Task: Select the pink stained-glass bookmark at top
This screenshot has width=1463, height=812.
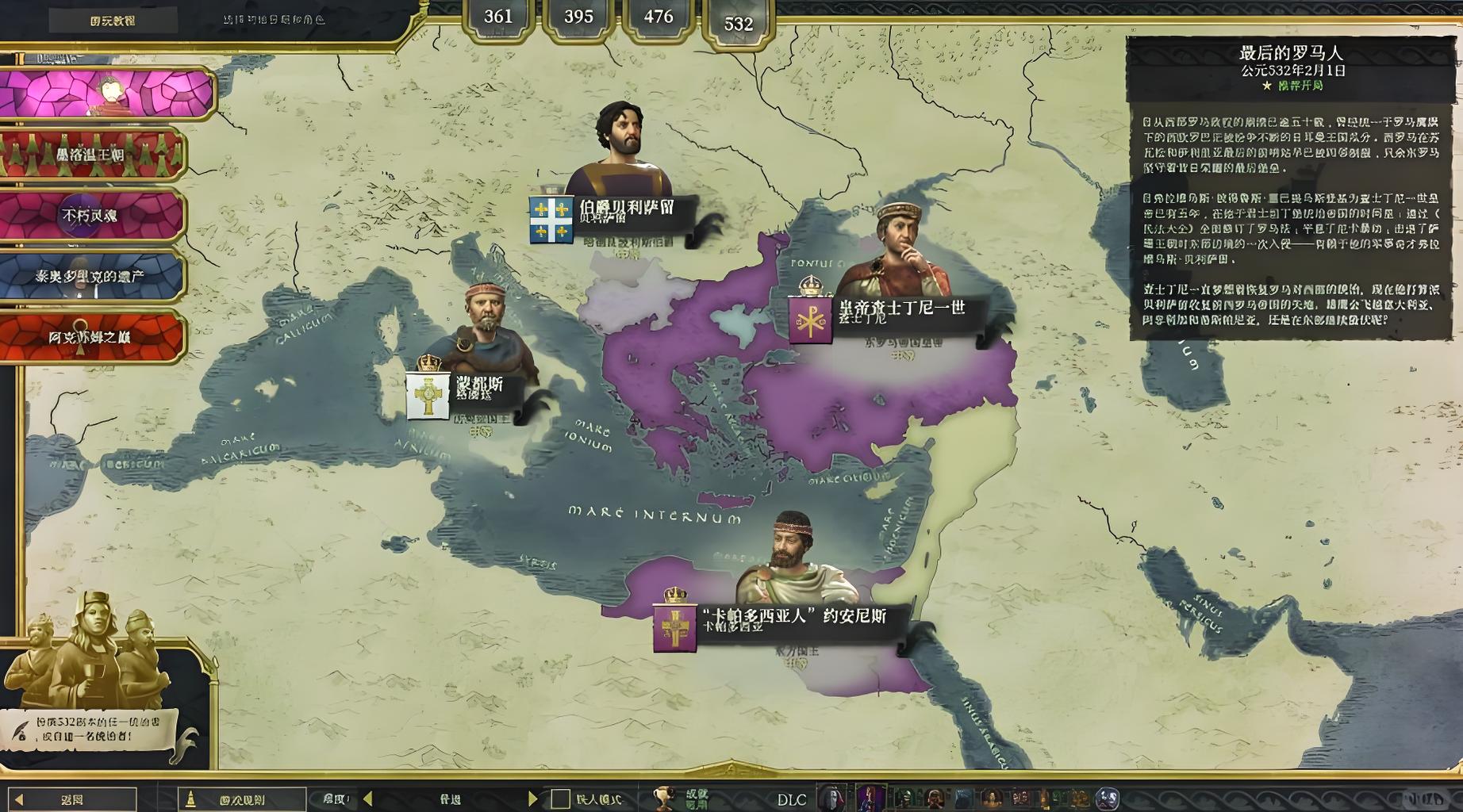Action: 107,94
